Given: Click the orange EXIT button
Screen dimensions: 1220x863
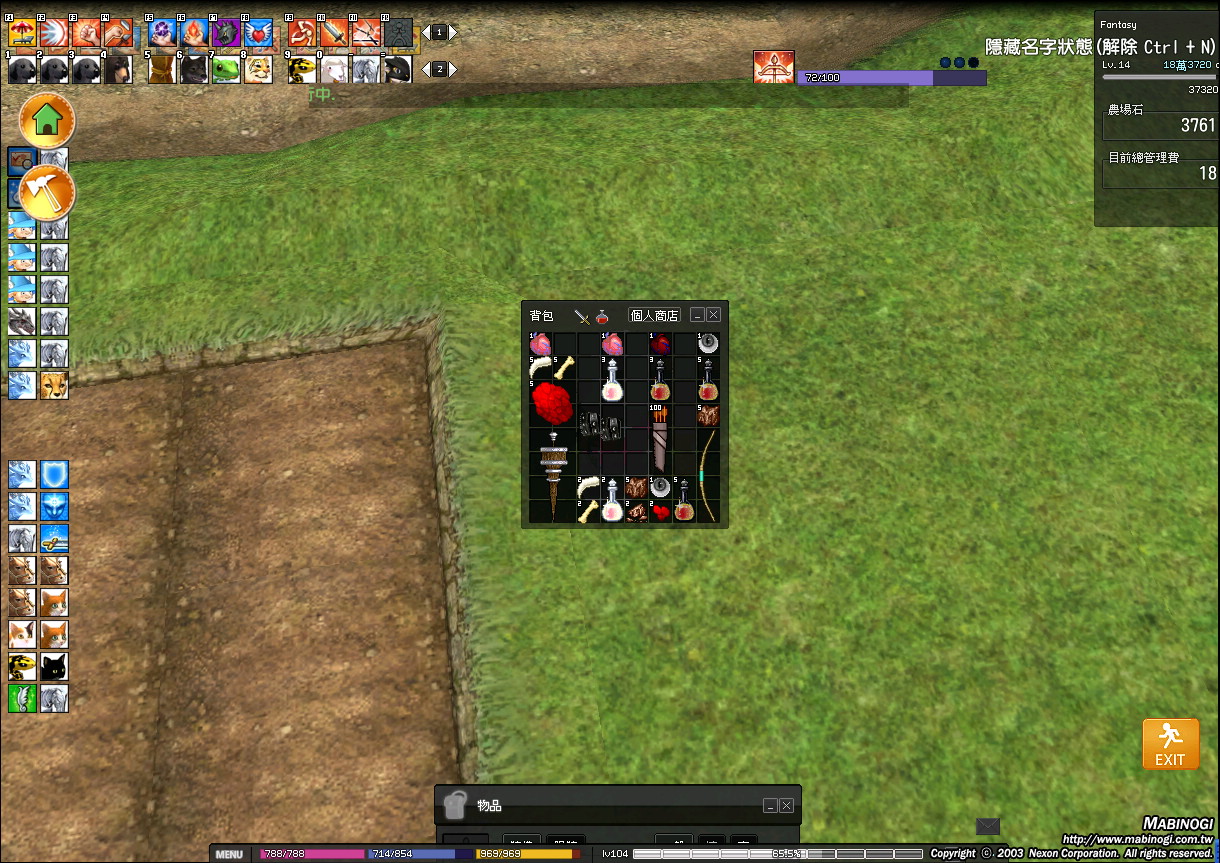Looking at the screenshot, I should tap(1170, 743).
